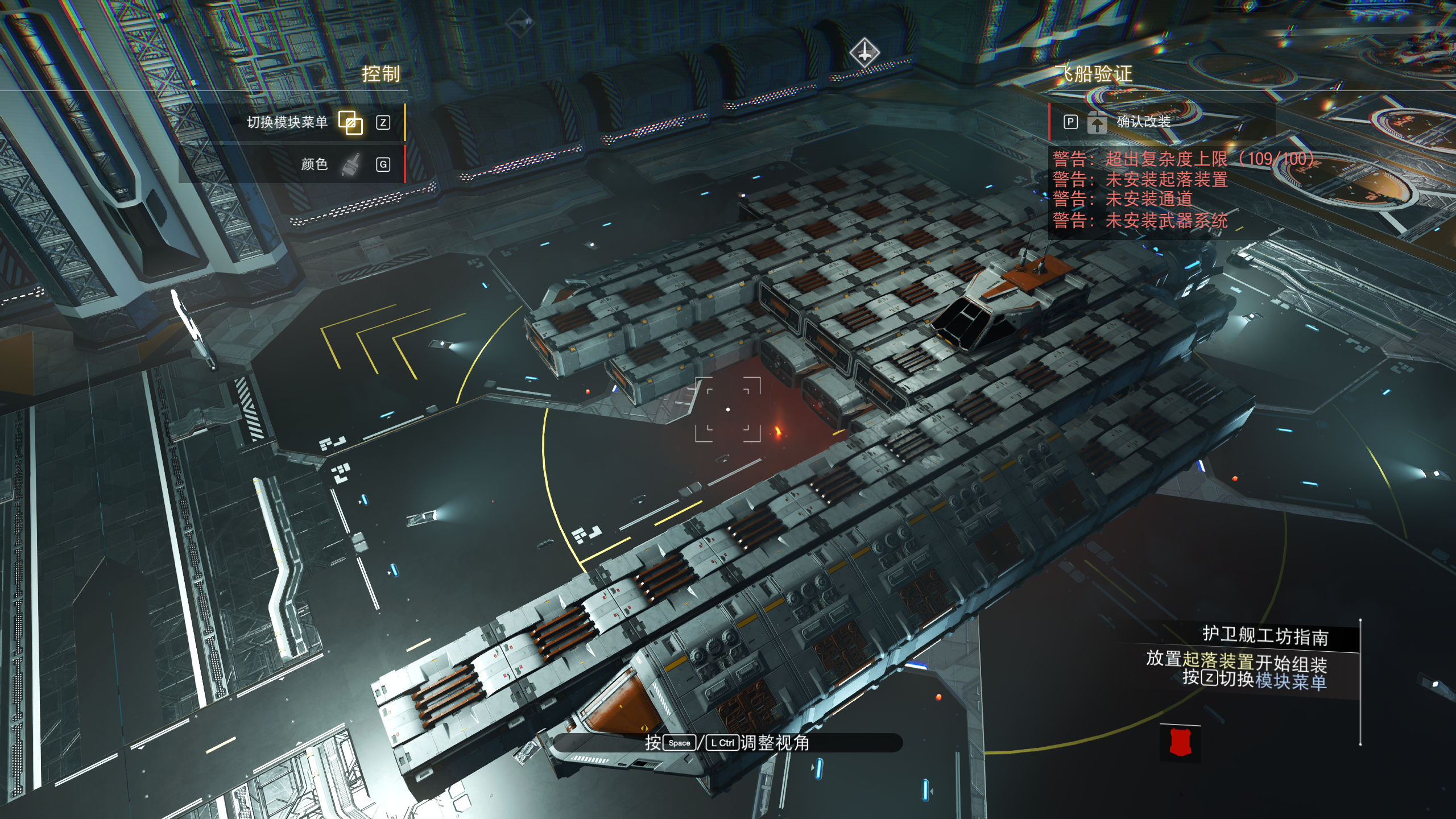Screen dimensions: 1456x819
Task: Confirm the refit with 确认改装
Action: (1142, 122)
